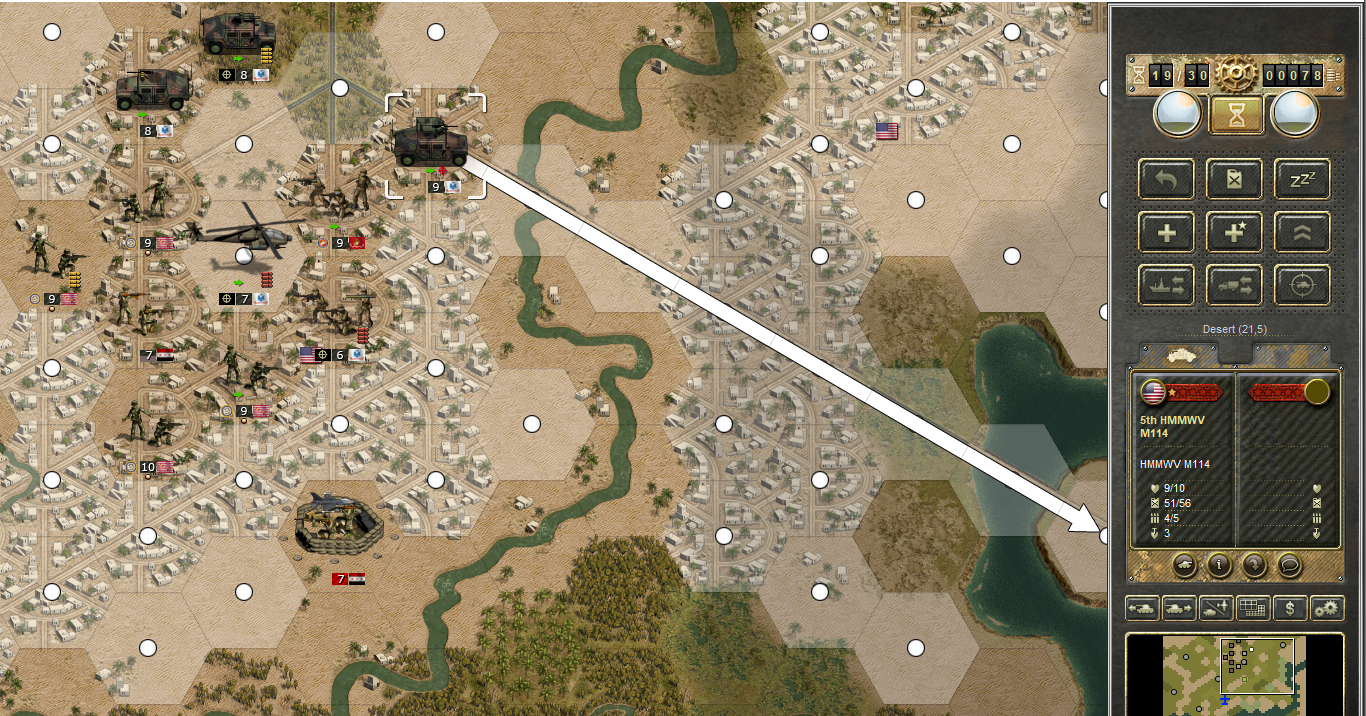Open the speech bubble message button
The image size is (1366, 716).
coord(1291,564)
